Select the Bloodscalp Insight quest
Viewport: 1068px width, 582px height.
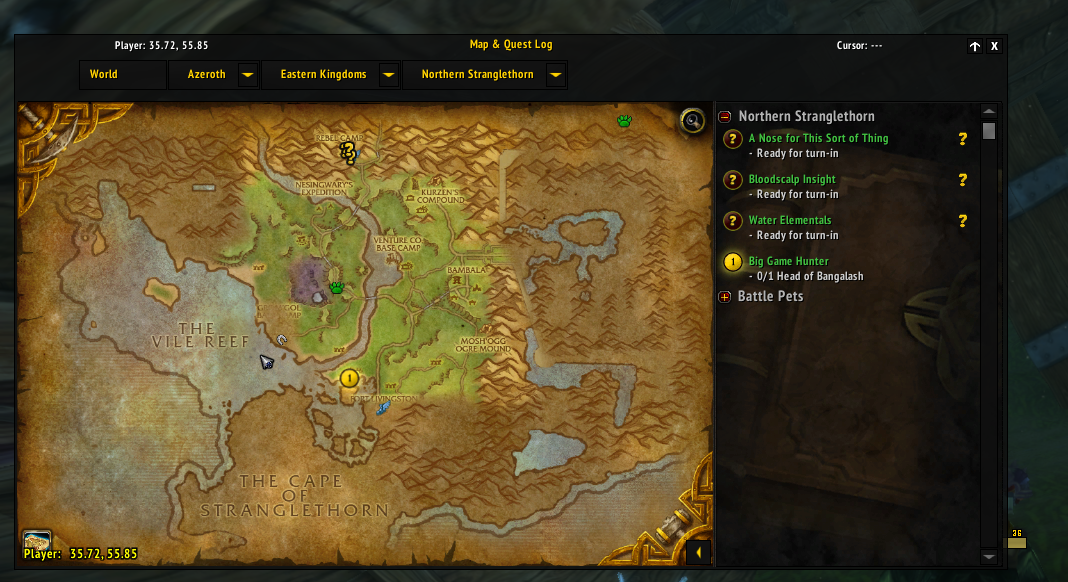pyautogui.click(x=792, y=180)
